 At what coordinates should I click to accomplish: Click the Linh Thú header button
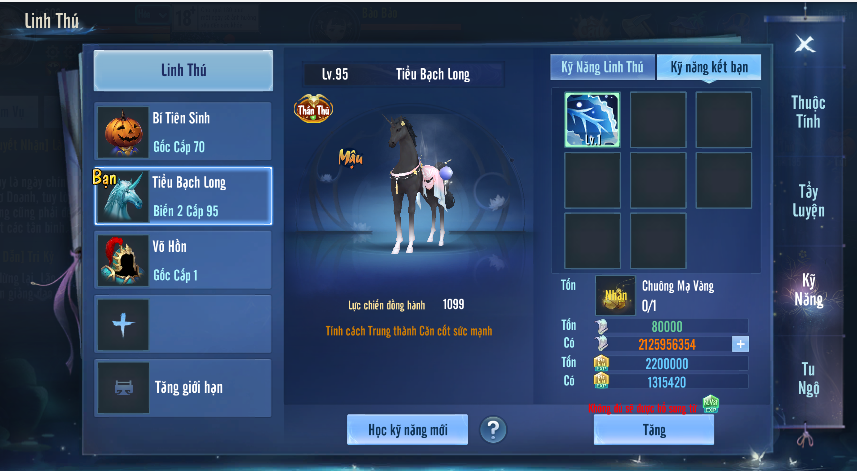[x=183, y=71]
